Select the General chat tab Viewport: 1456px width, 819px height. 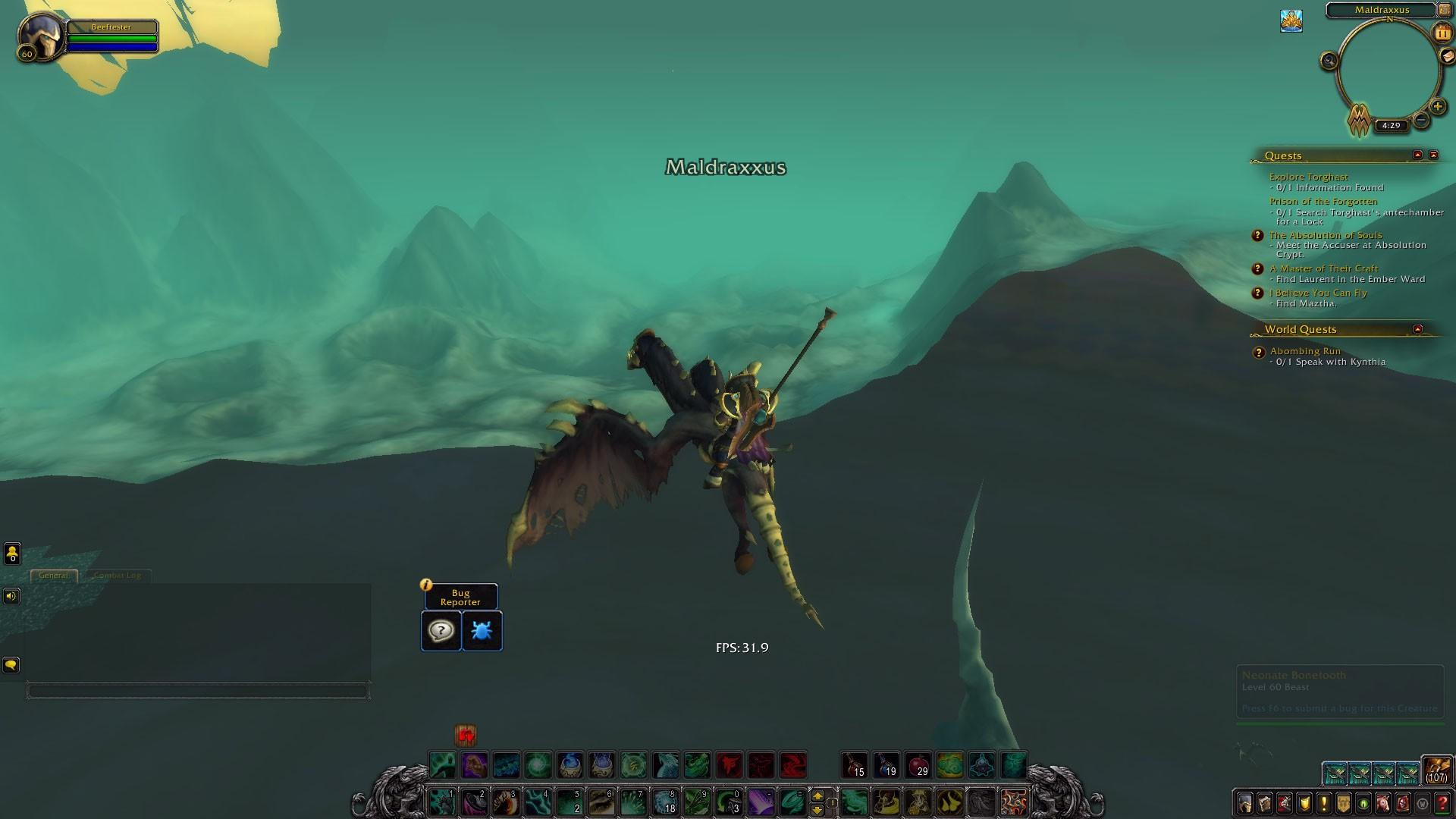[53, 576]
